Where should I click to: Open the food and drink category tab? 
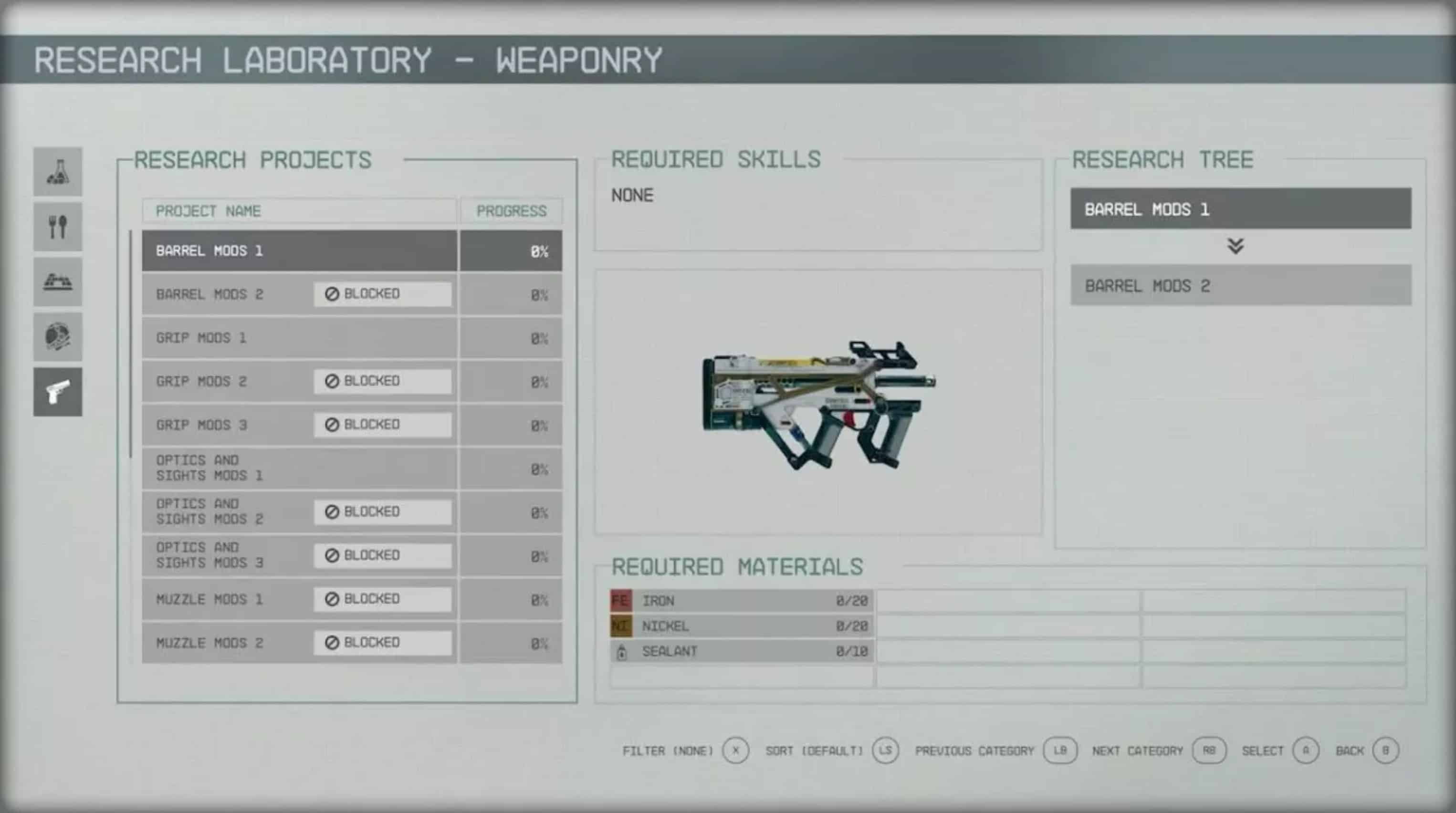(58, 227)
